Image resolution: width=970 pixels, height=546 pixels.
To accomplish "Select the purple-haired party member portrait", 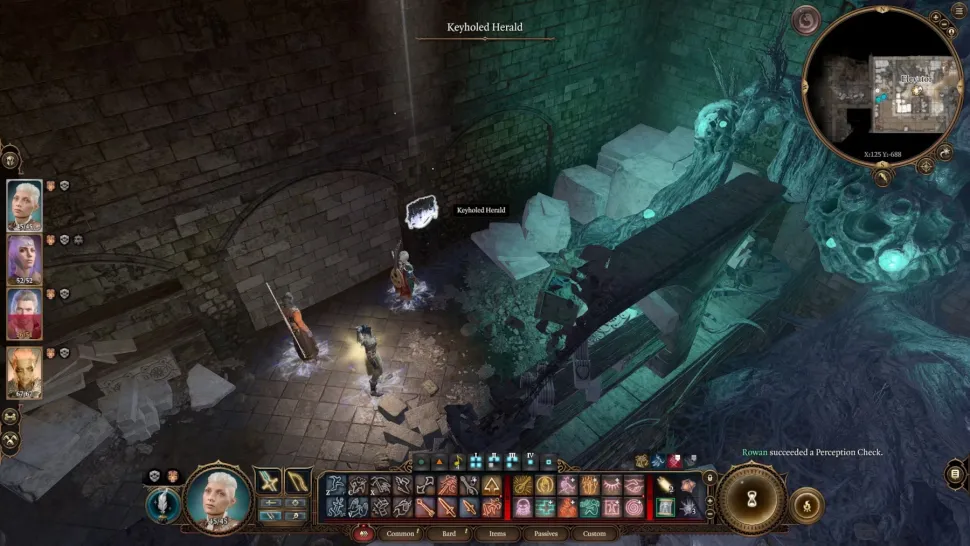I will click(25, 259).
